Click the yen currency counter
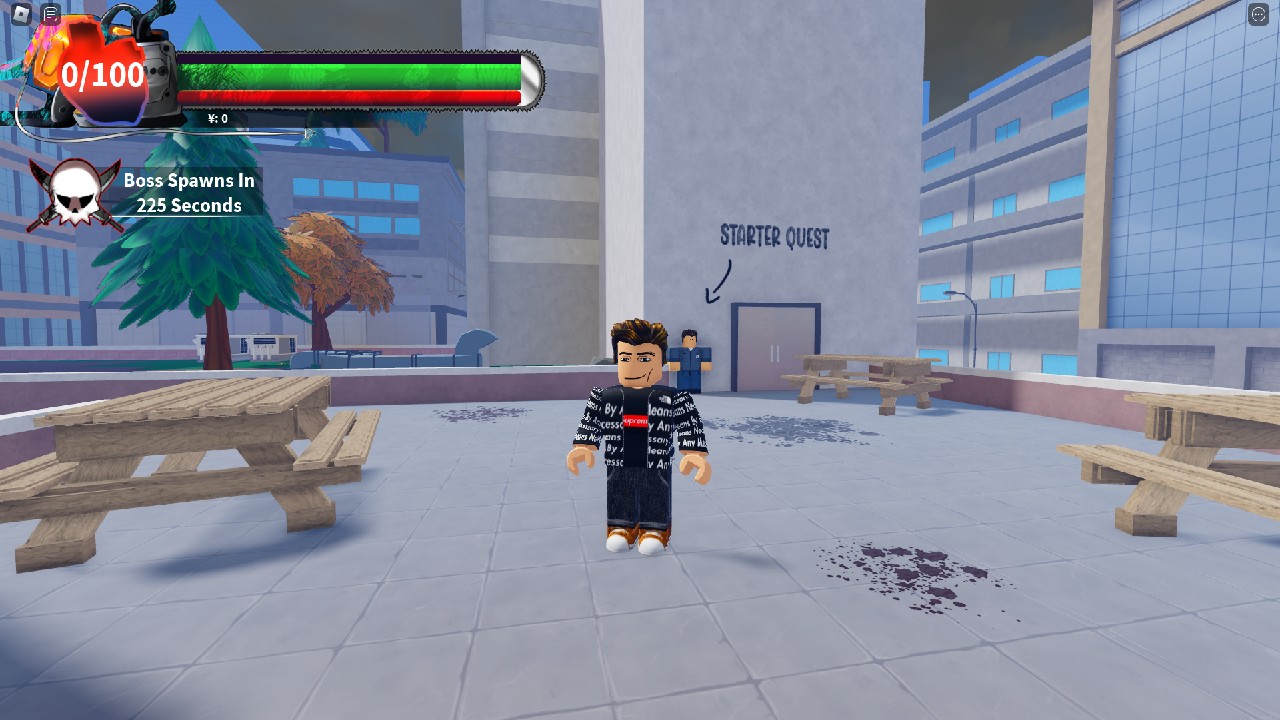This screenshot has height=720, width=1280. [x=217, y=117]
